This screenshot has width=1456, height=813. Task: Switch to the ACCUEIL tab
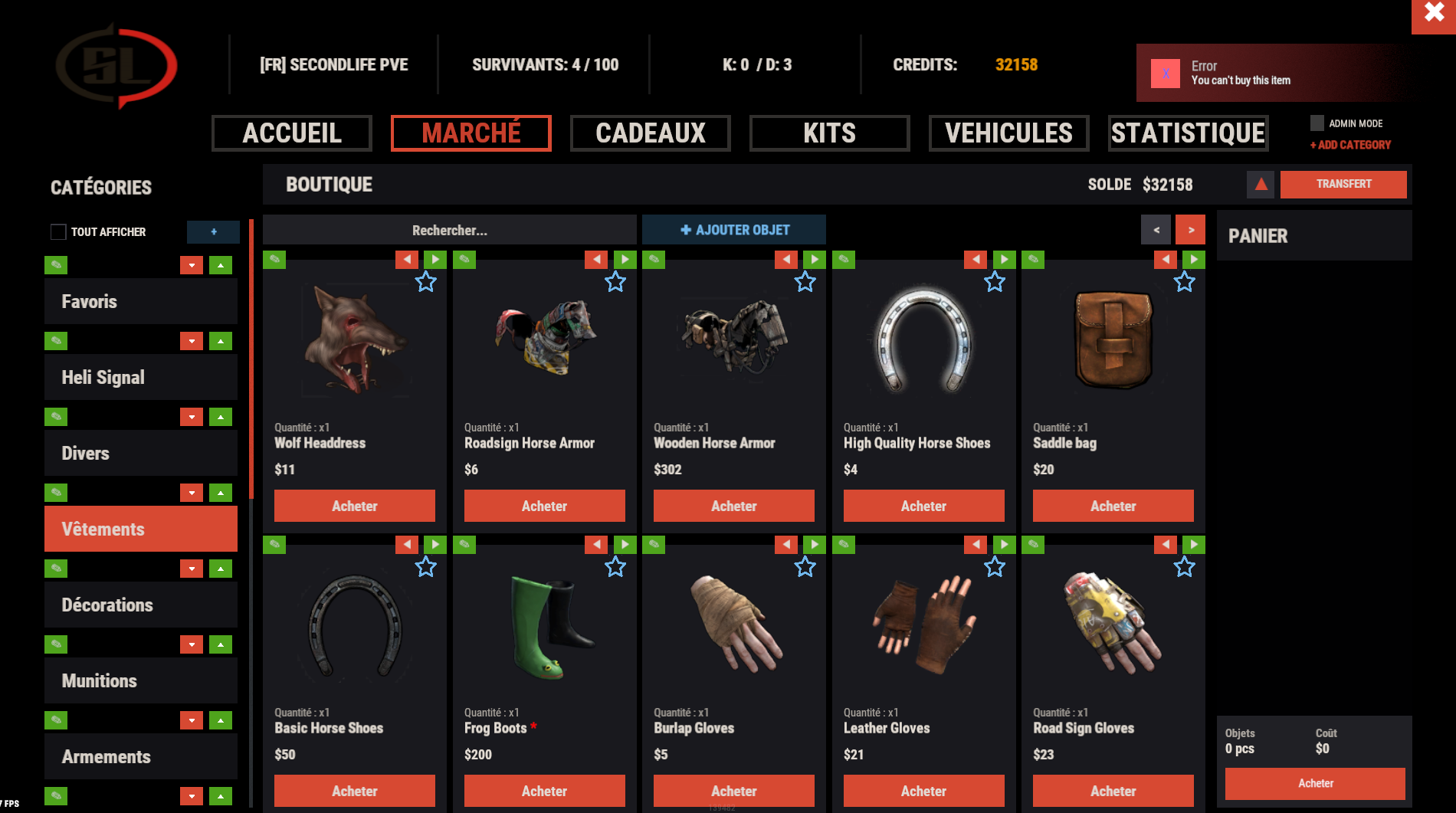click(x=292, y=133)
